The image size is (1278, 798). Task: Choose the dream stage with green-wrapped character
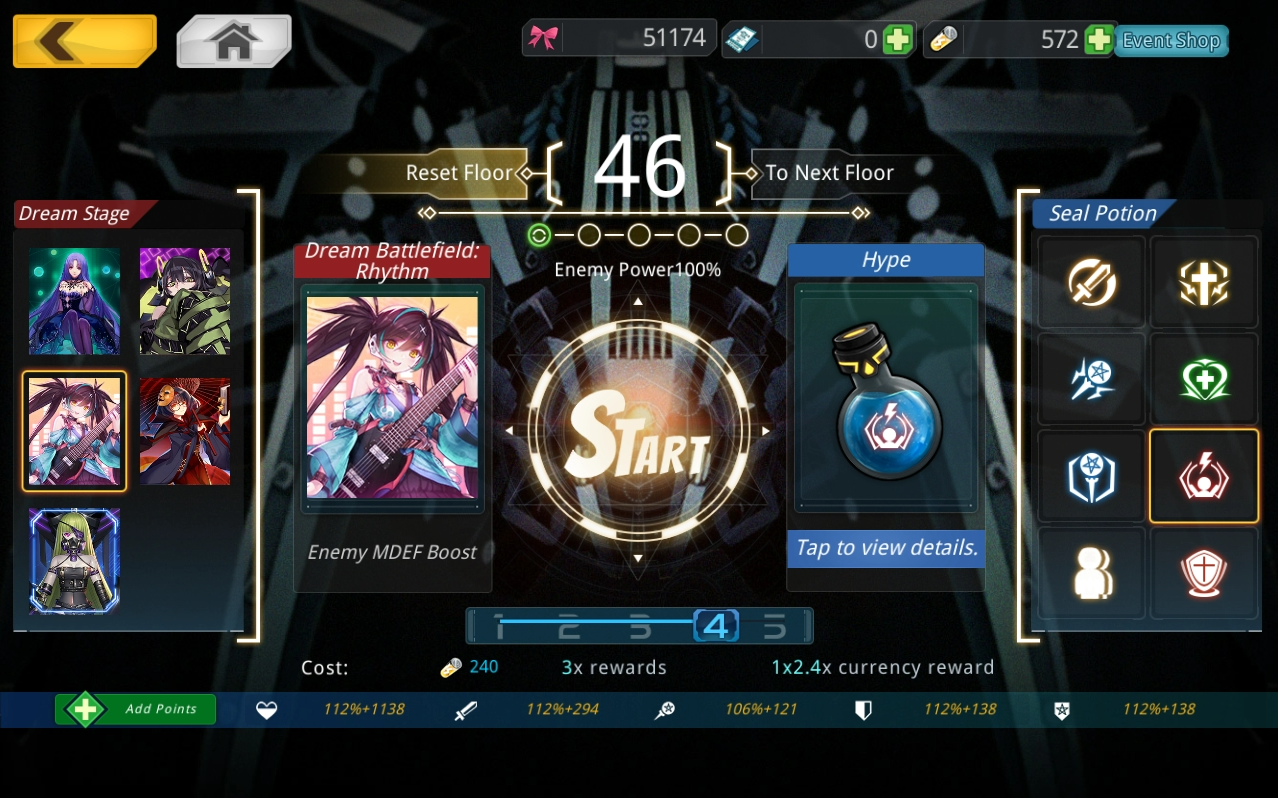tap(185, 301)
